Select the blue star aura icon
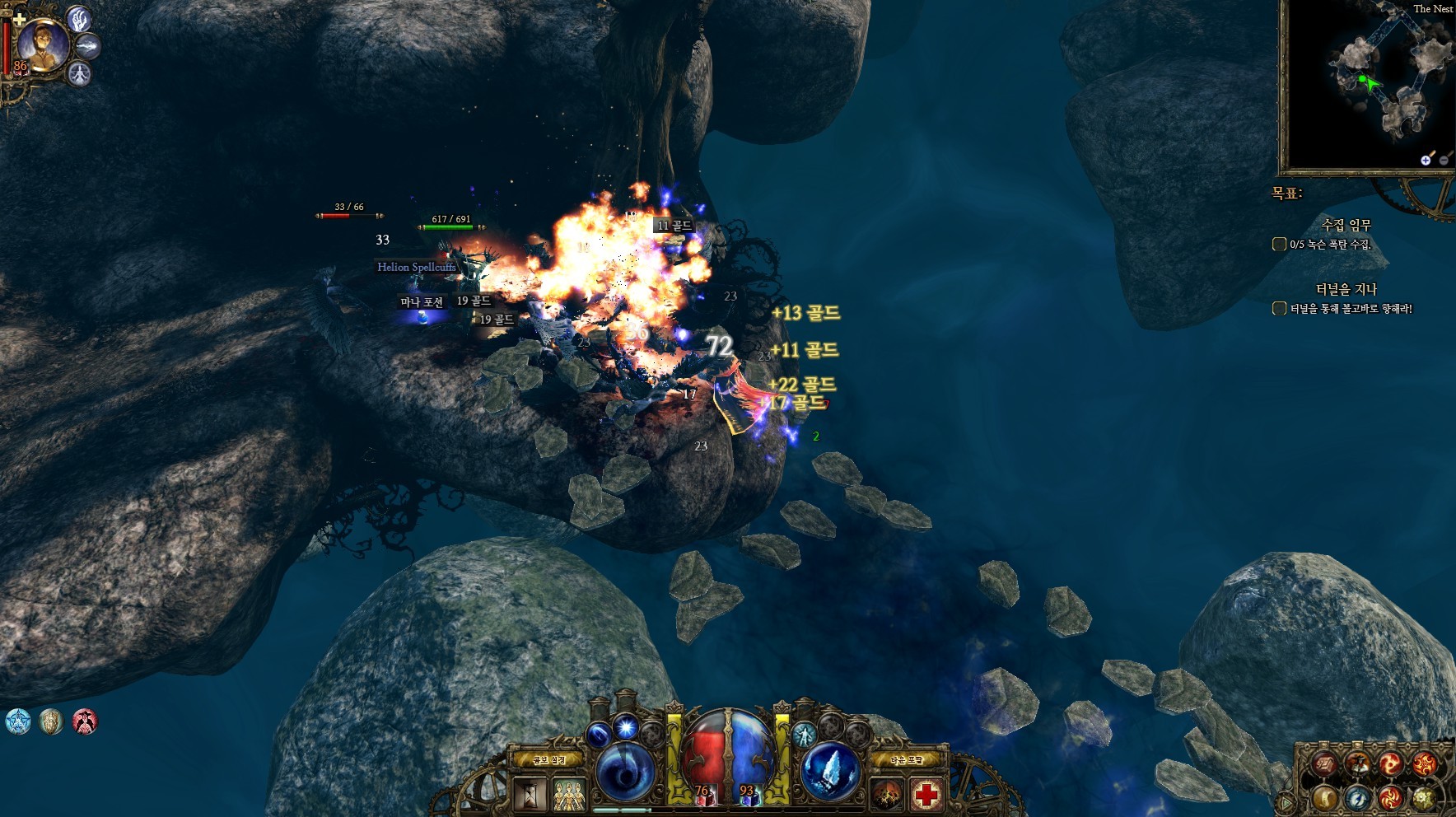Viewport: 1456px width, 817px height. point(17,721)
